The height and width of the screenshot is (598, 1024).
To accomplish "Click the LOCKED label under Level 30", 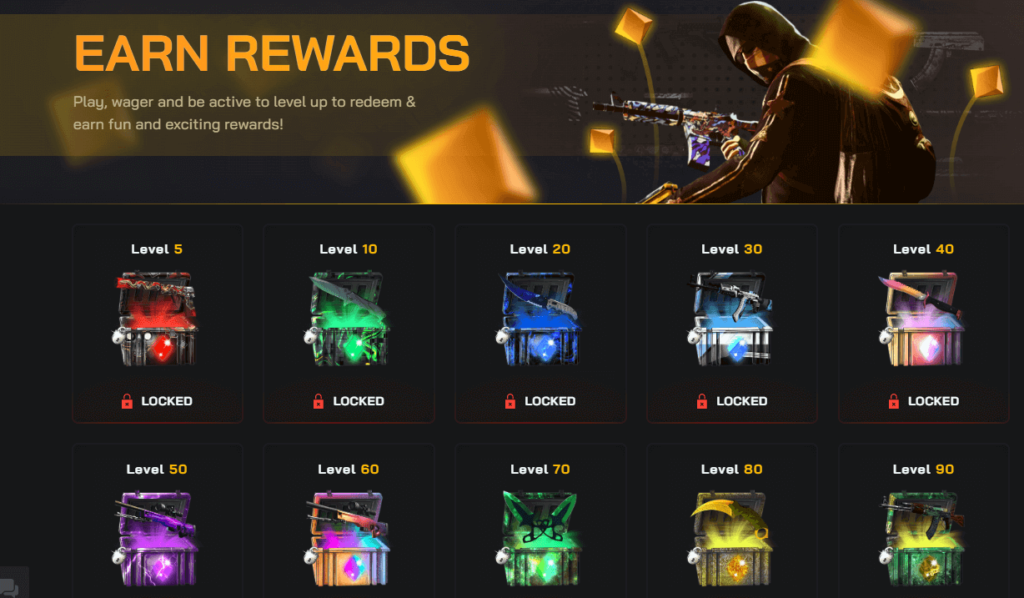I will pos(731,401).
